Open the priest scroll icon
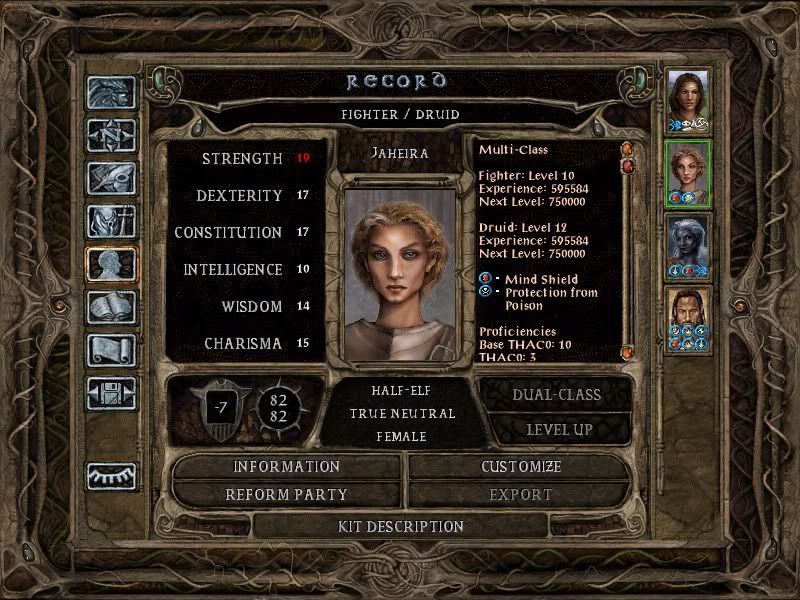Image resolution: width=800 pixels, height=600 pixels. tap(111, 350)
